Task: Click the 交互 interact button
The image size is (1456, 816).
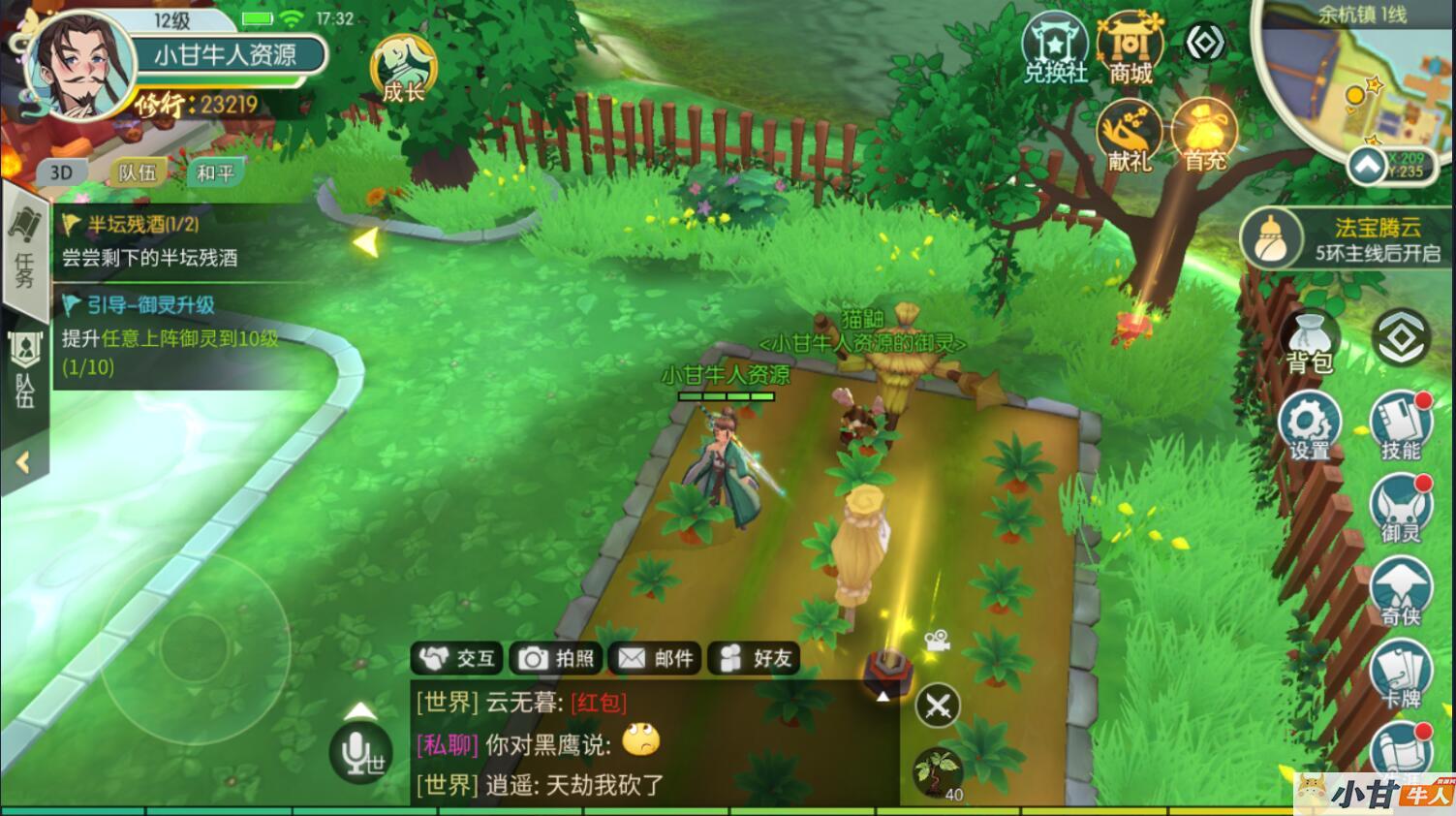Action: tap(456, 659)
